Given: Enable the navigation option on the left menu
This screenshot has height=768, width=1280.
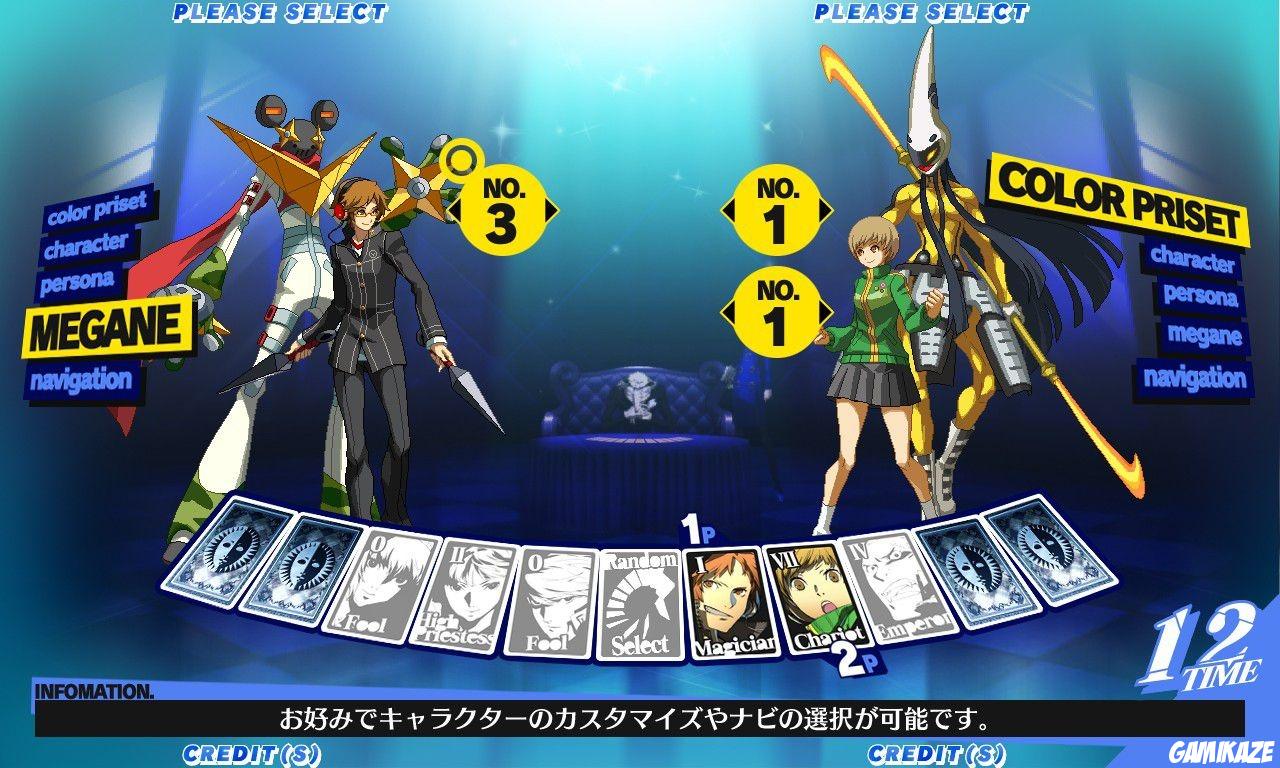Looking at the screenshot, I should point(82,379).
